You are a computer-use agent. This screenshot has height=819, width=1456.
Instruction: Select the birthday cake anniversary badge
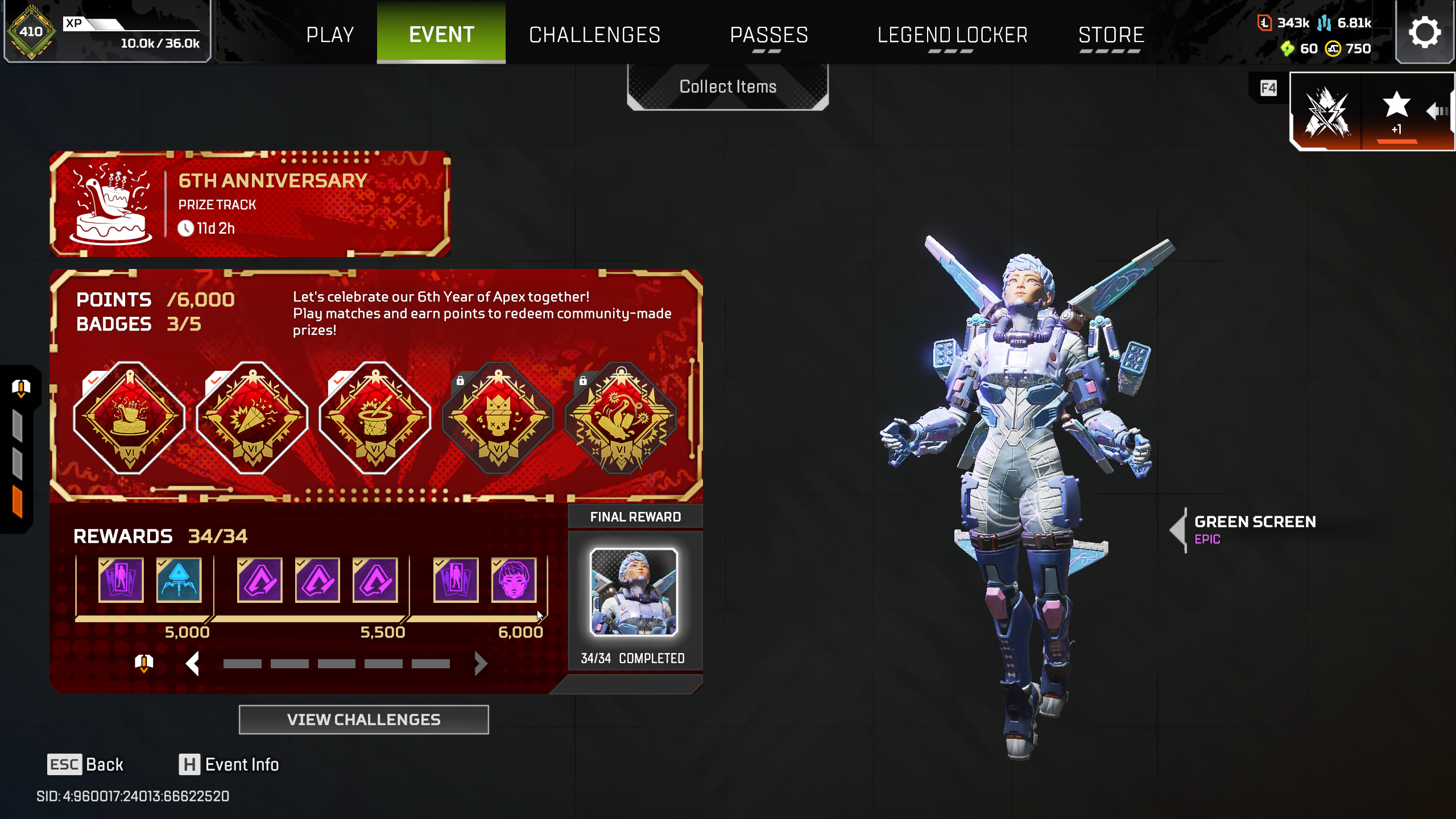130,418
